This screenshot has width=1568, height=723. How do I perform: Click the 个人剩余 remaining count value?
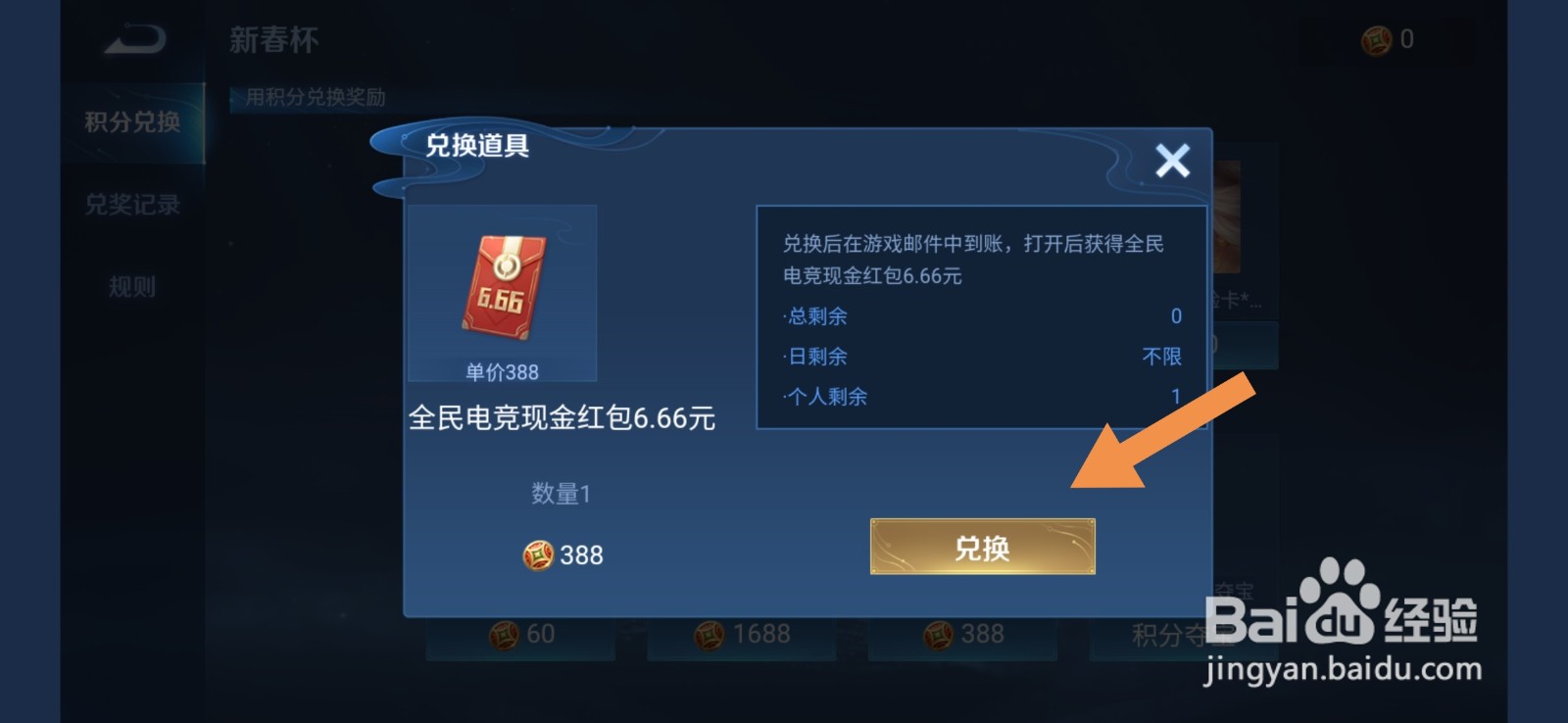(1175, 397)
